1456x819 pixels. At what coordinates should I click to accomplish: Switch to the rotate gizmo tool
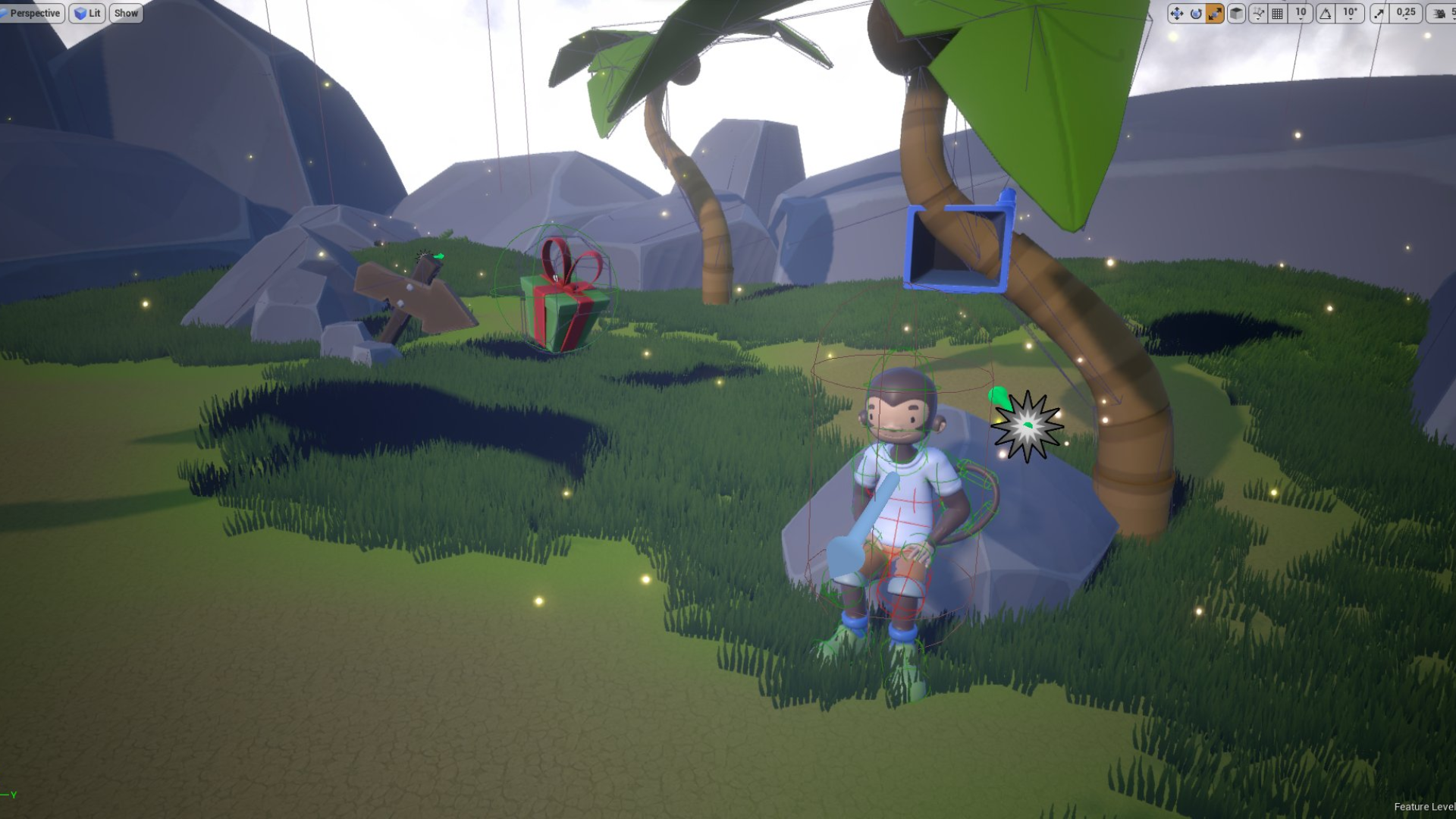1196,13
